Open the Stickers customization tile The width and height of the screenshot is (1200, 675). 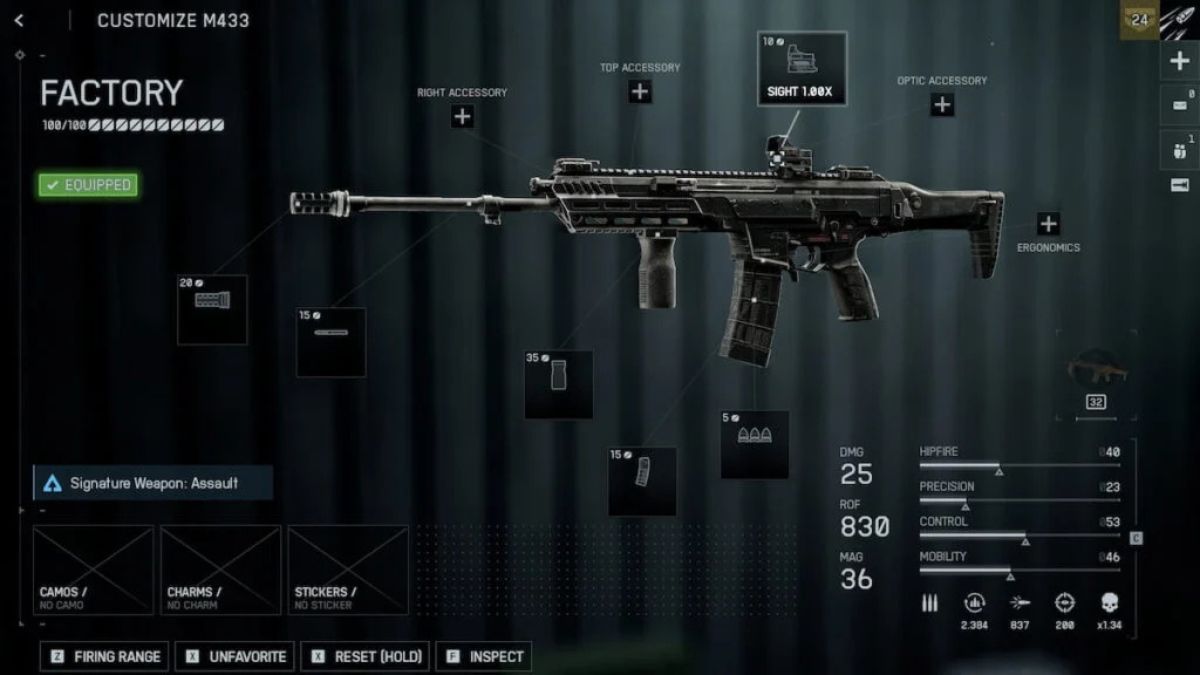348,570
